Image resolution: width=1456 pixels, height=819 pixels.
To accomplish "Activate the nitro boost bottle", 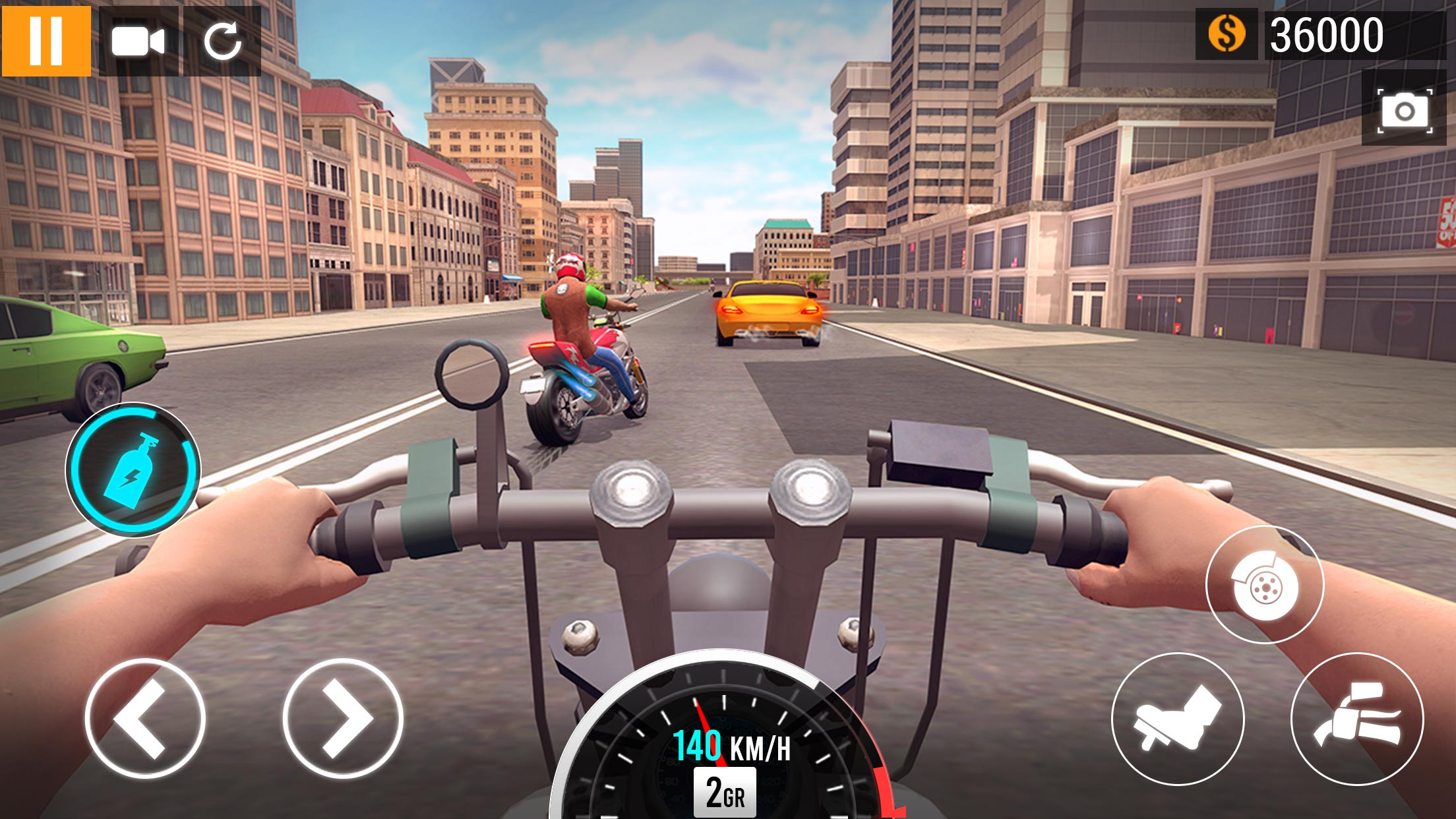I will point(133,470).
